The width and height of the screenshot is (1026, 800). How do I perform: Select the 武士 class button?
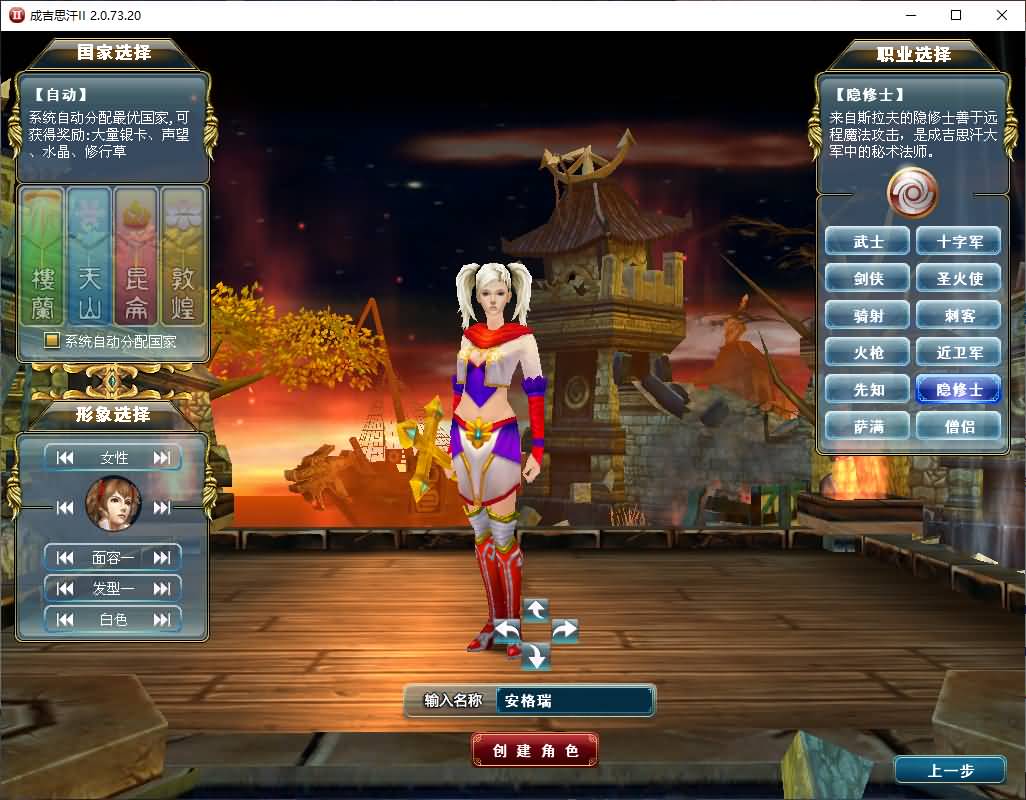tap(868, 241)
